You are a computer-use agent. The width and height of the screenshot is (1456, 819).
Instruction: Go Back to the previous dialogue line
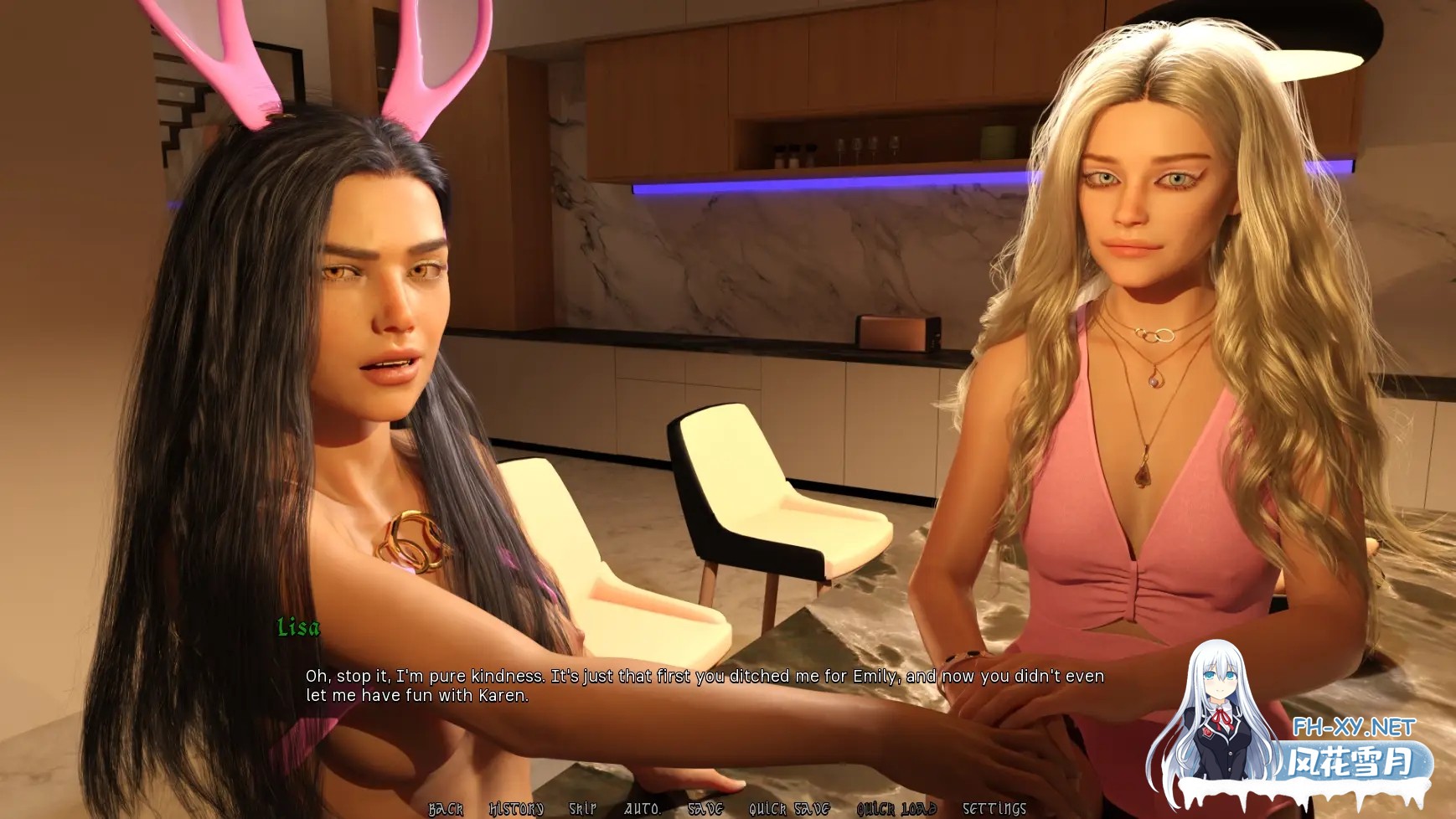[x=445, y=809]
